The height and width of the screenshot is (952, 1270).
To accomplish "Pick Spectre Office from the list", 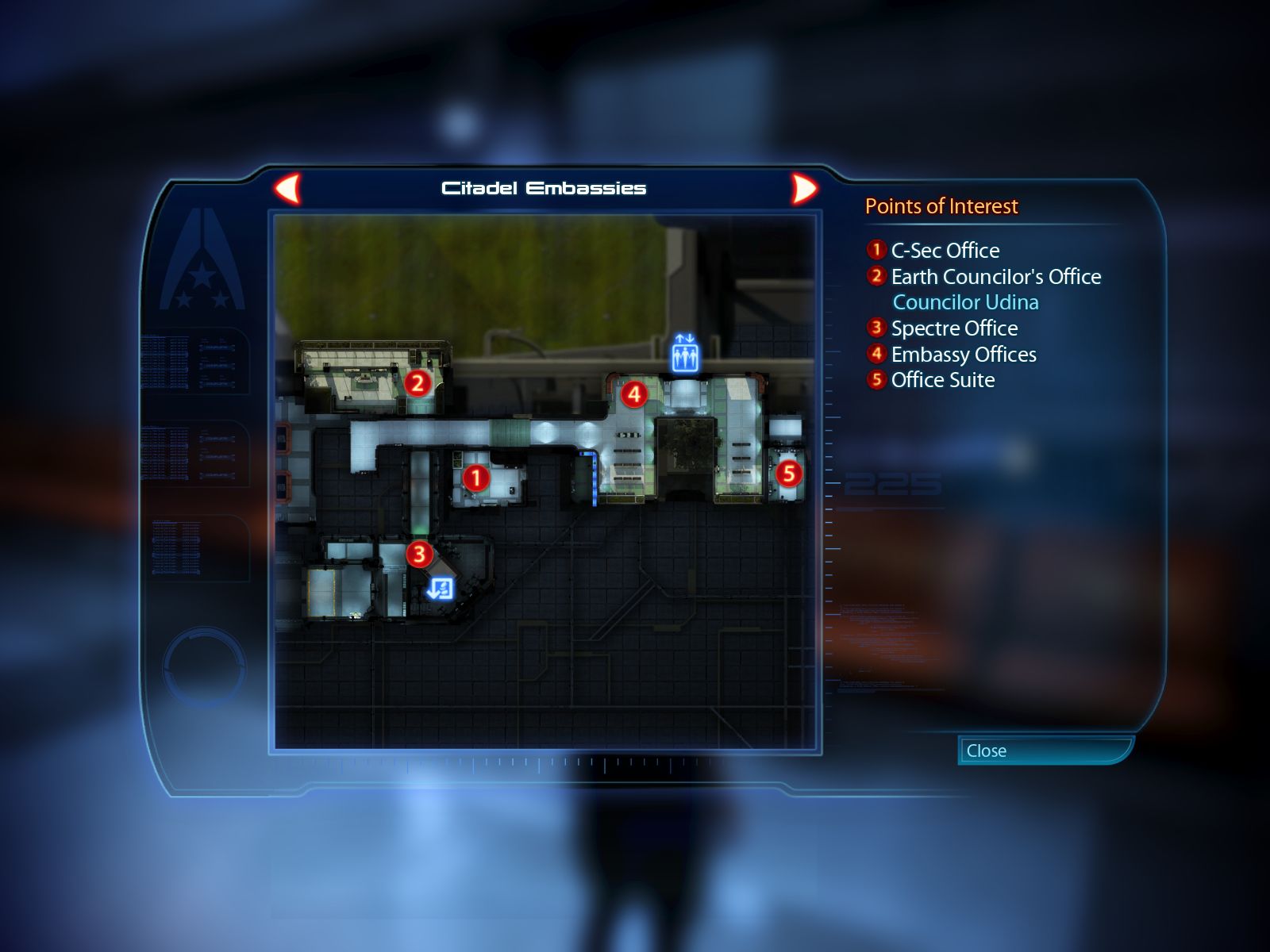I will coord(953,328).
